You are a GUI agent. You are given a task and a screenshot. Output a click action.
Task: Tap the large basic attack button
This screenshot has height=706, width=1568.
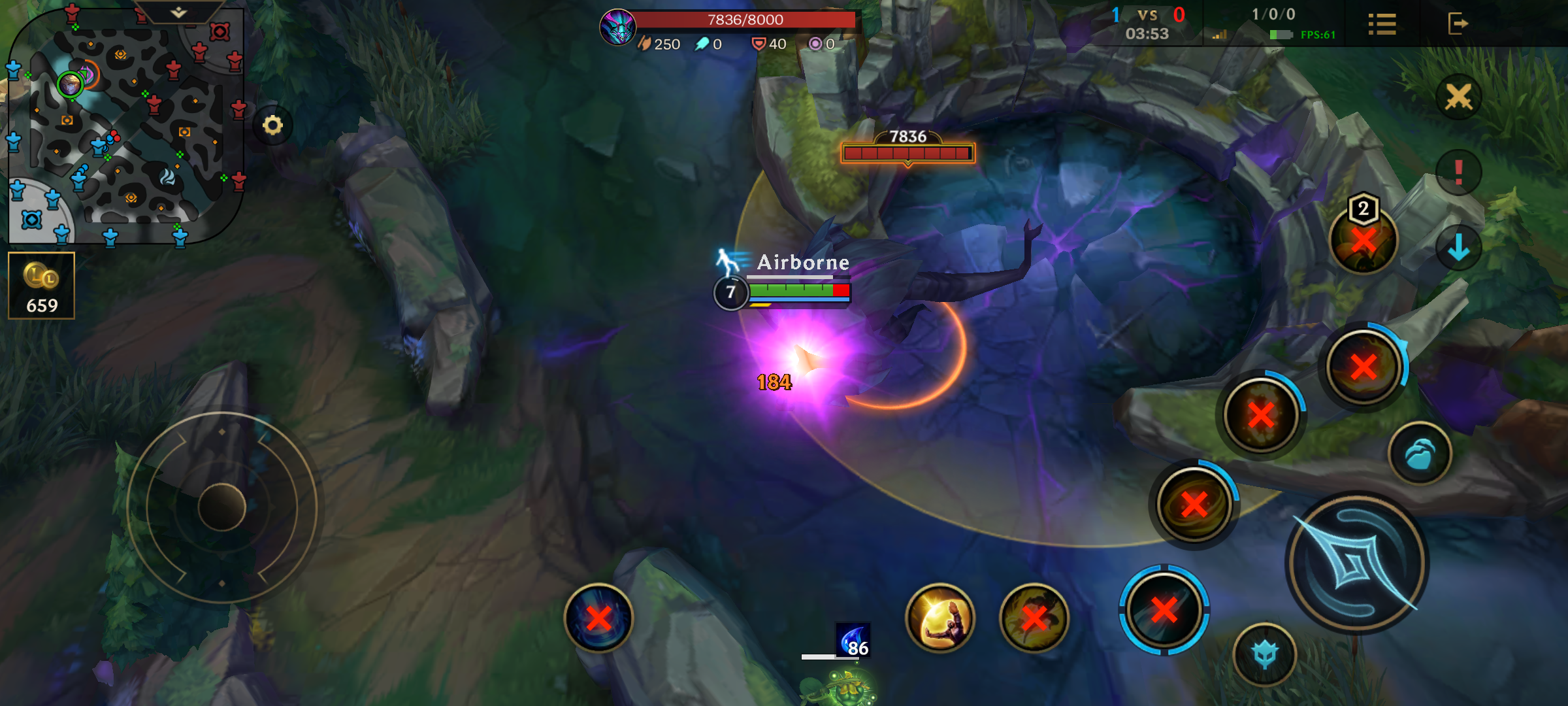coord(1356,563)
